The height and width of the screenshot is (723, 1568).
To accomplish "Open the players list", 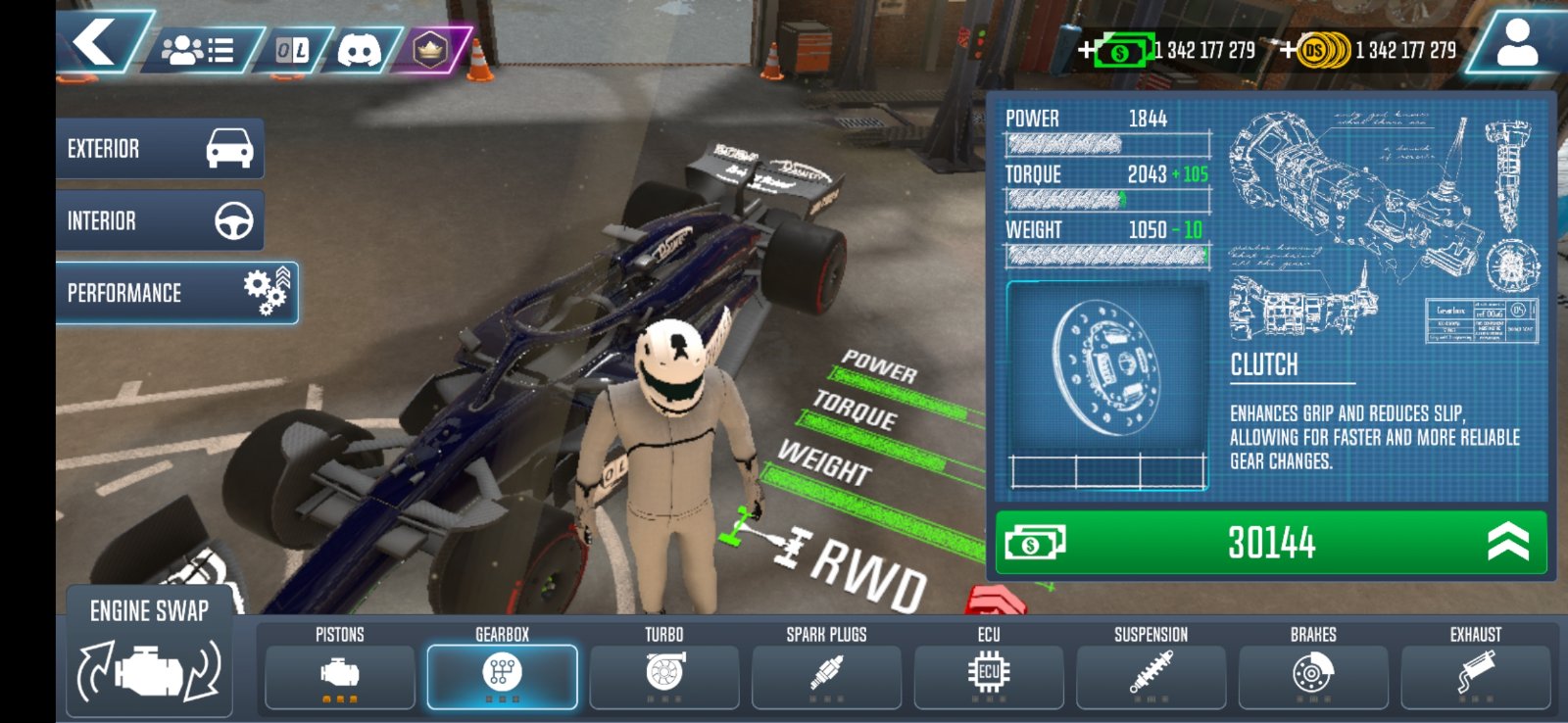I will 199,50.
